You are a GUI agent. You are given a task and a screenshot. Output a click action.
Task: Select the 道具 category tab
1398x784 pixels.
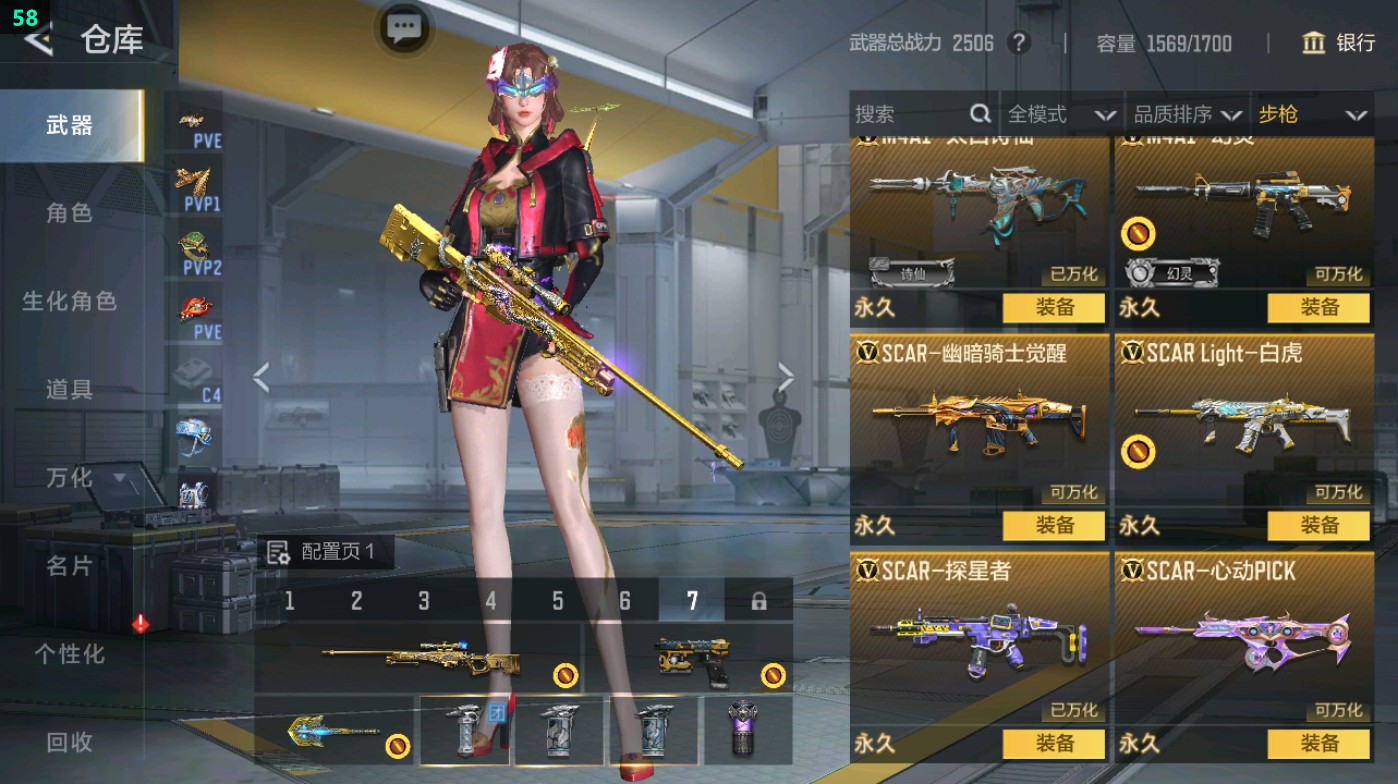coord(70,389)
